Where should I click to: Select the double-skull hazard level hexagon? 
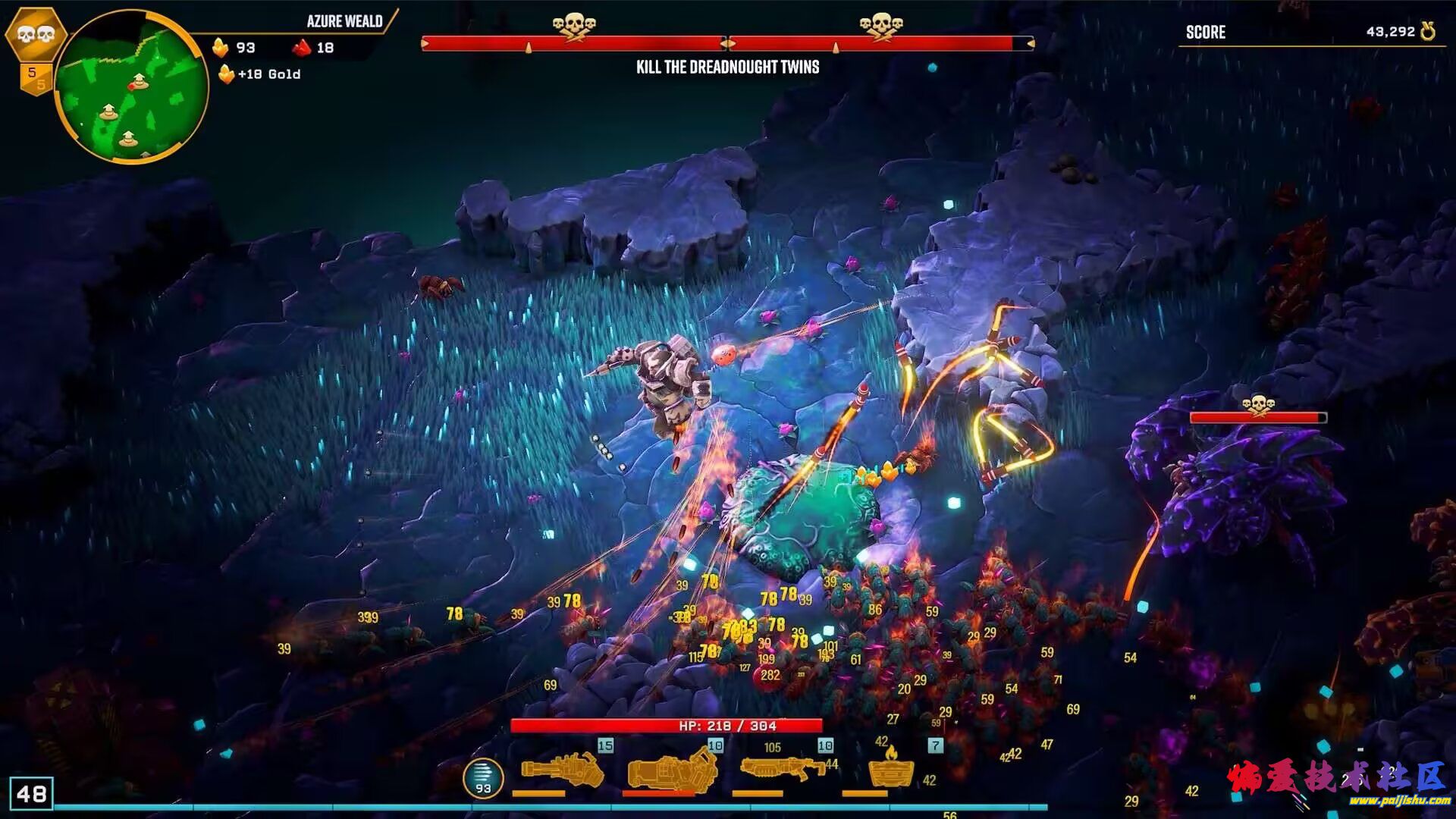pyautogui.click(x=35, y=34)
